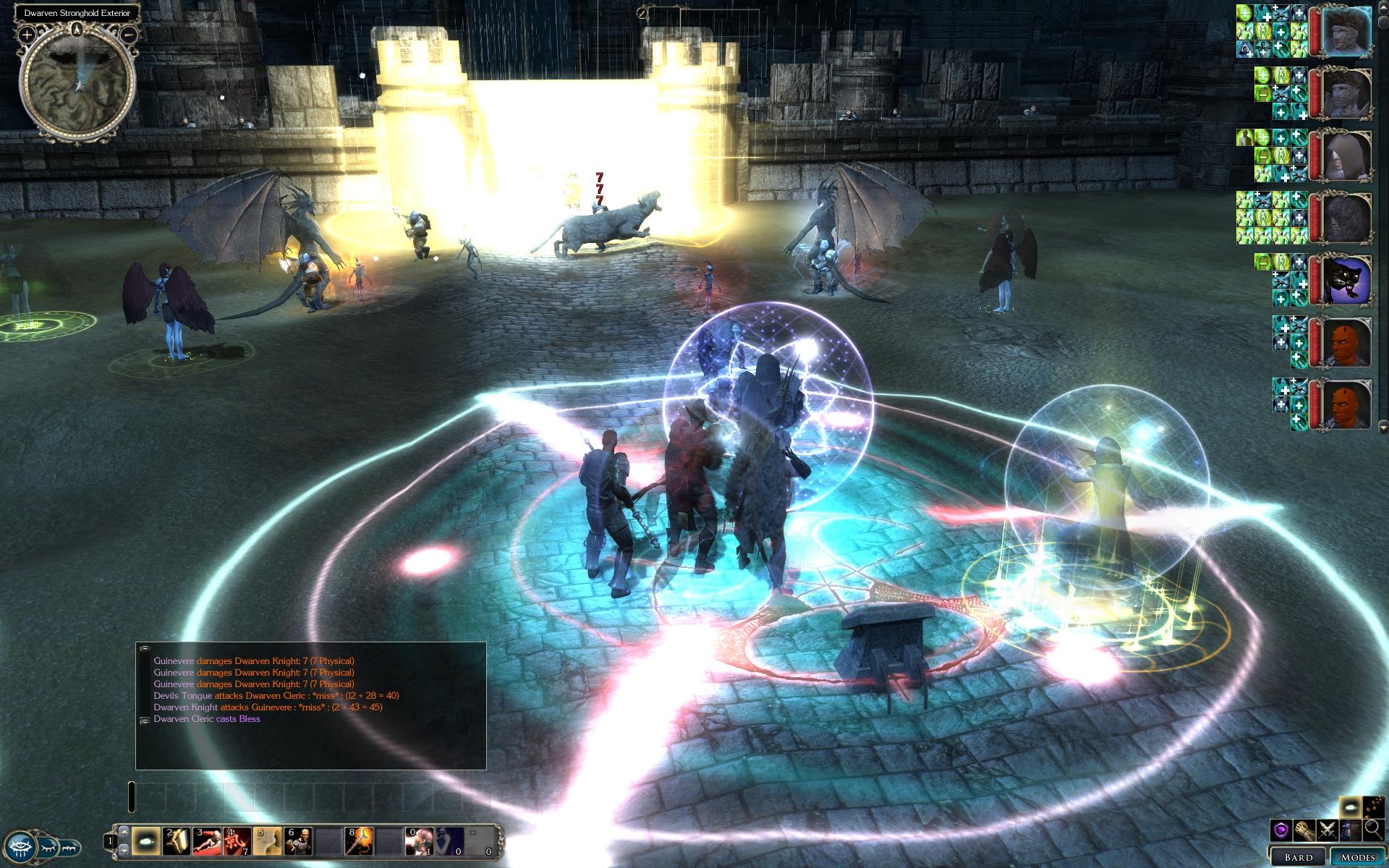The image size is (1389, 868).
Task: Activate the glowing eye ability in hotbar slot one
Action: (146, 842)
